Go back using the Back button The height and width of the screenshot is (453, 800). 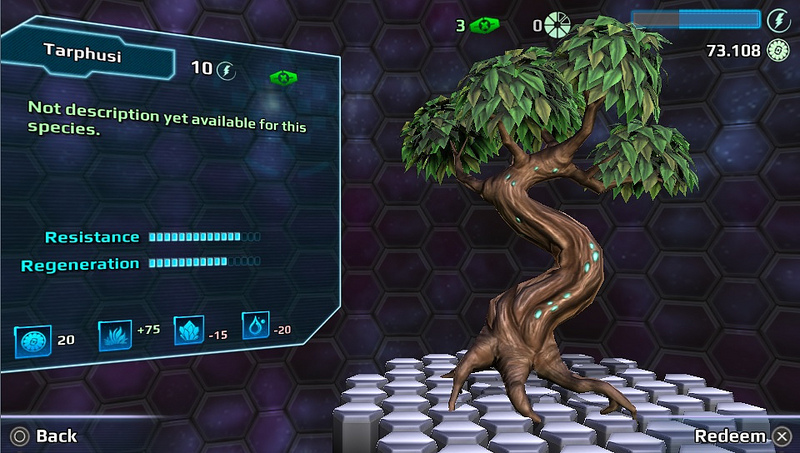pyautogui.click(x=44, y=436)
